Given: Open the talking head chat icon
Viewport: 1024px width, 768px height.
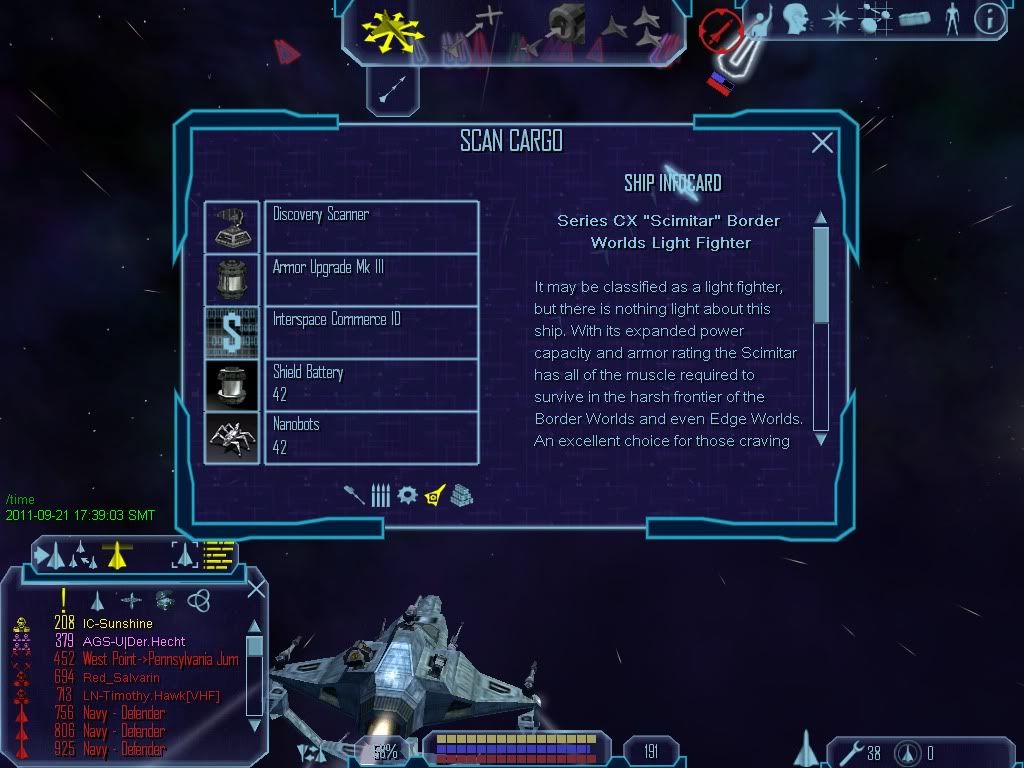Looking at the screenshot, I should [x=796, y=19].
